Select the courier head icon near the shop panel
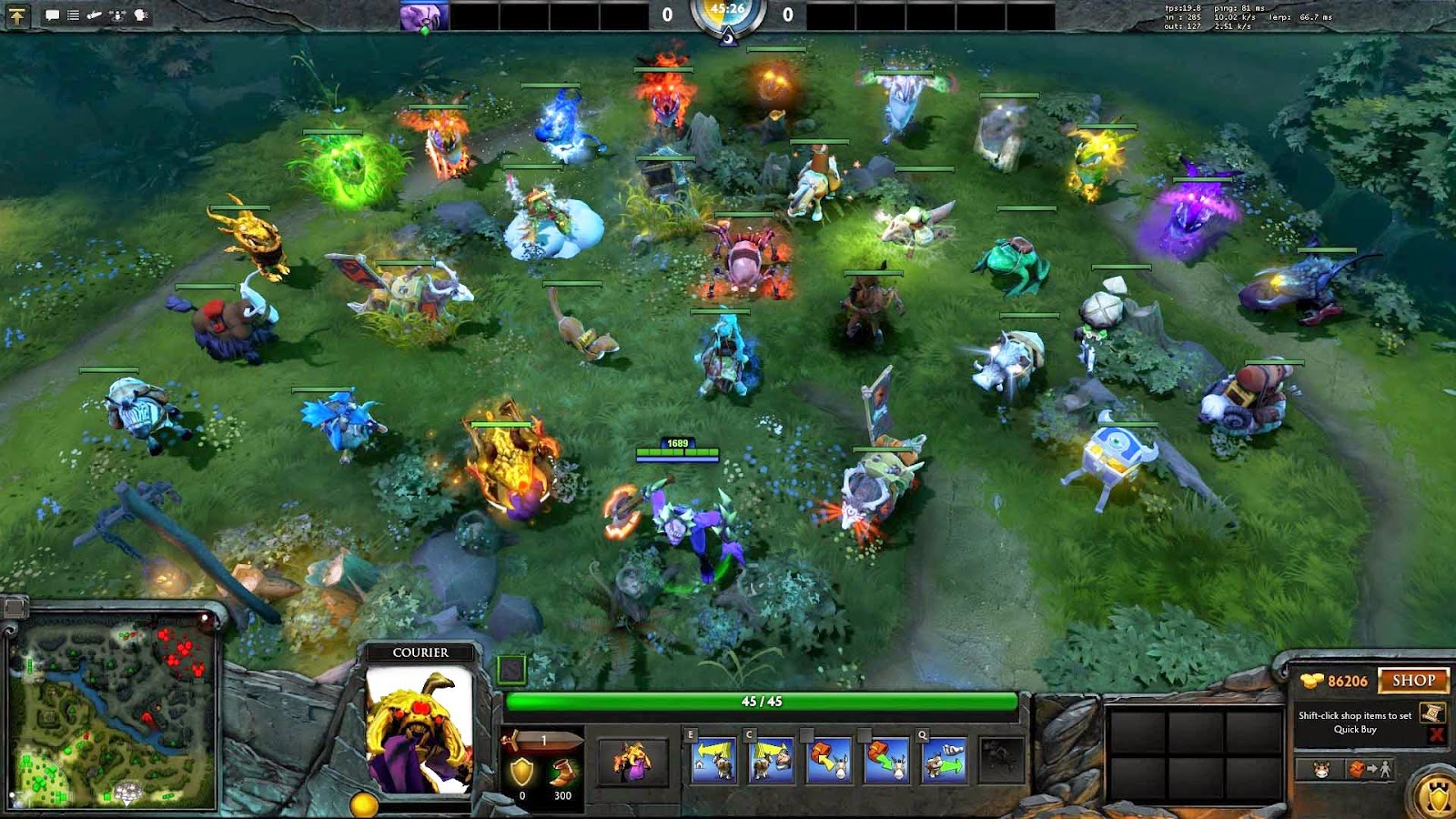The image size is (1456, 819). (x=1321, y=770)
